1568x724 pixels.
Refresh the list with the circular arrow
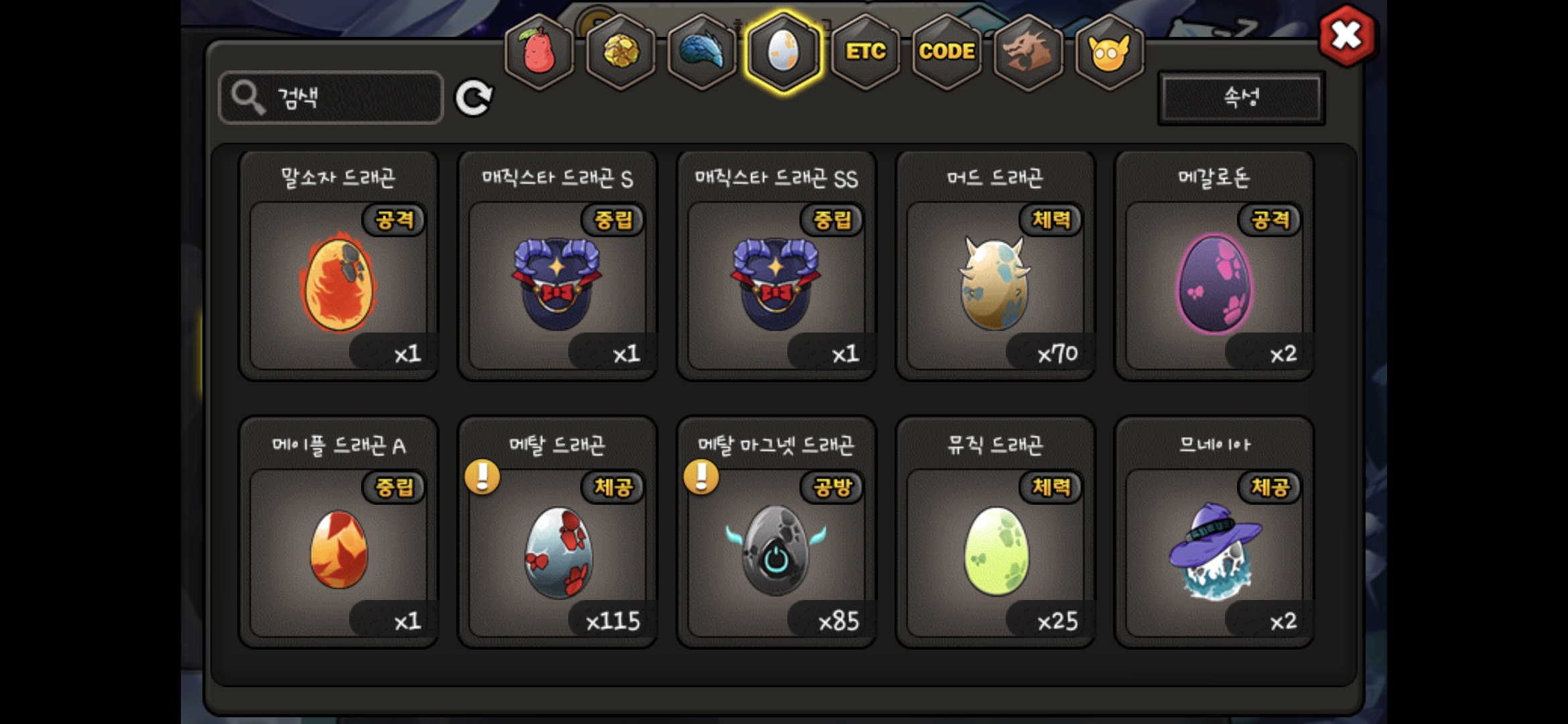474,98
